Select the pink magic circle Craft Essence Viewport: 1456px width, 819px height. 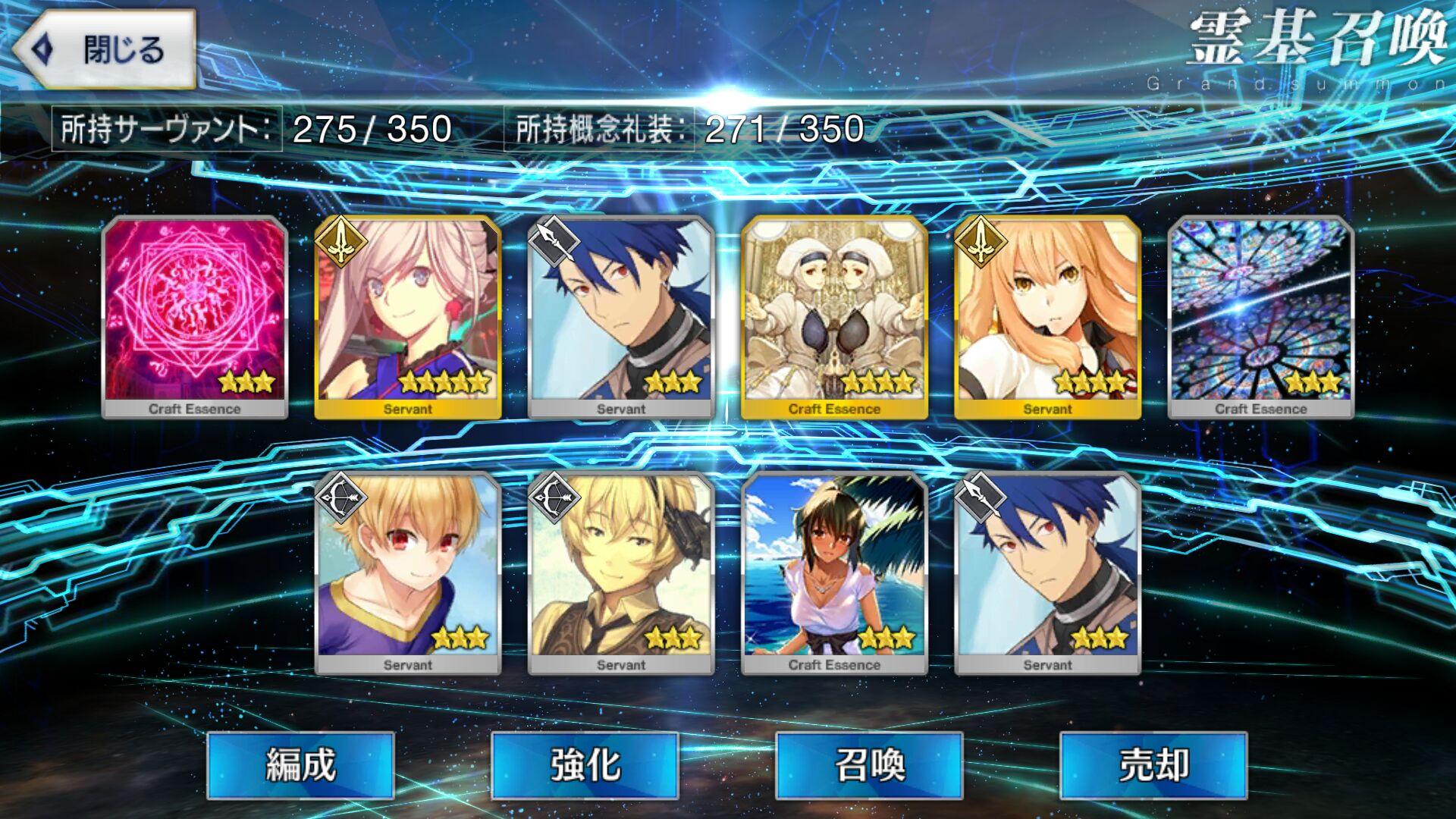tap(195, 317)
